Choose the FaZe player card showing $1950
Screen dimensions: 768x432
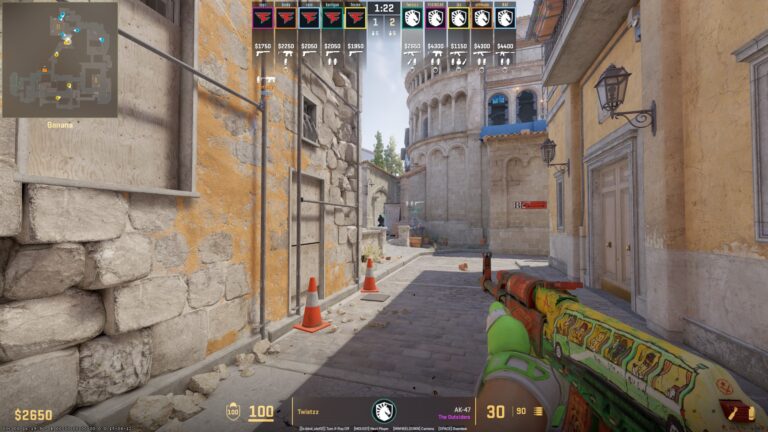pos(355,18)
